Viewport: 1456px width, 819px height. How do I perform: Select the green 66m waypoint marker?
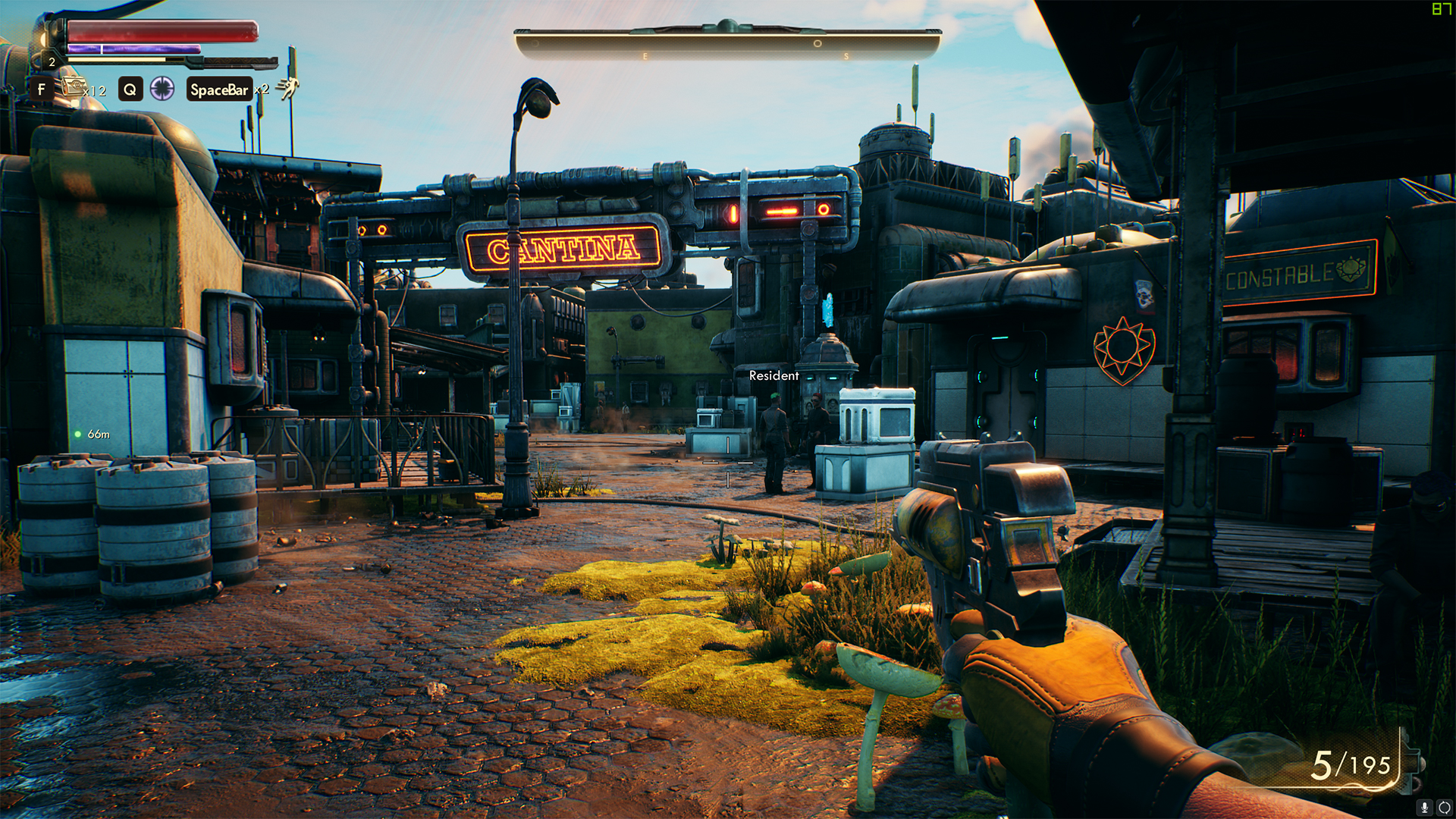(78, 435)
